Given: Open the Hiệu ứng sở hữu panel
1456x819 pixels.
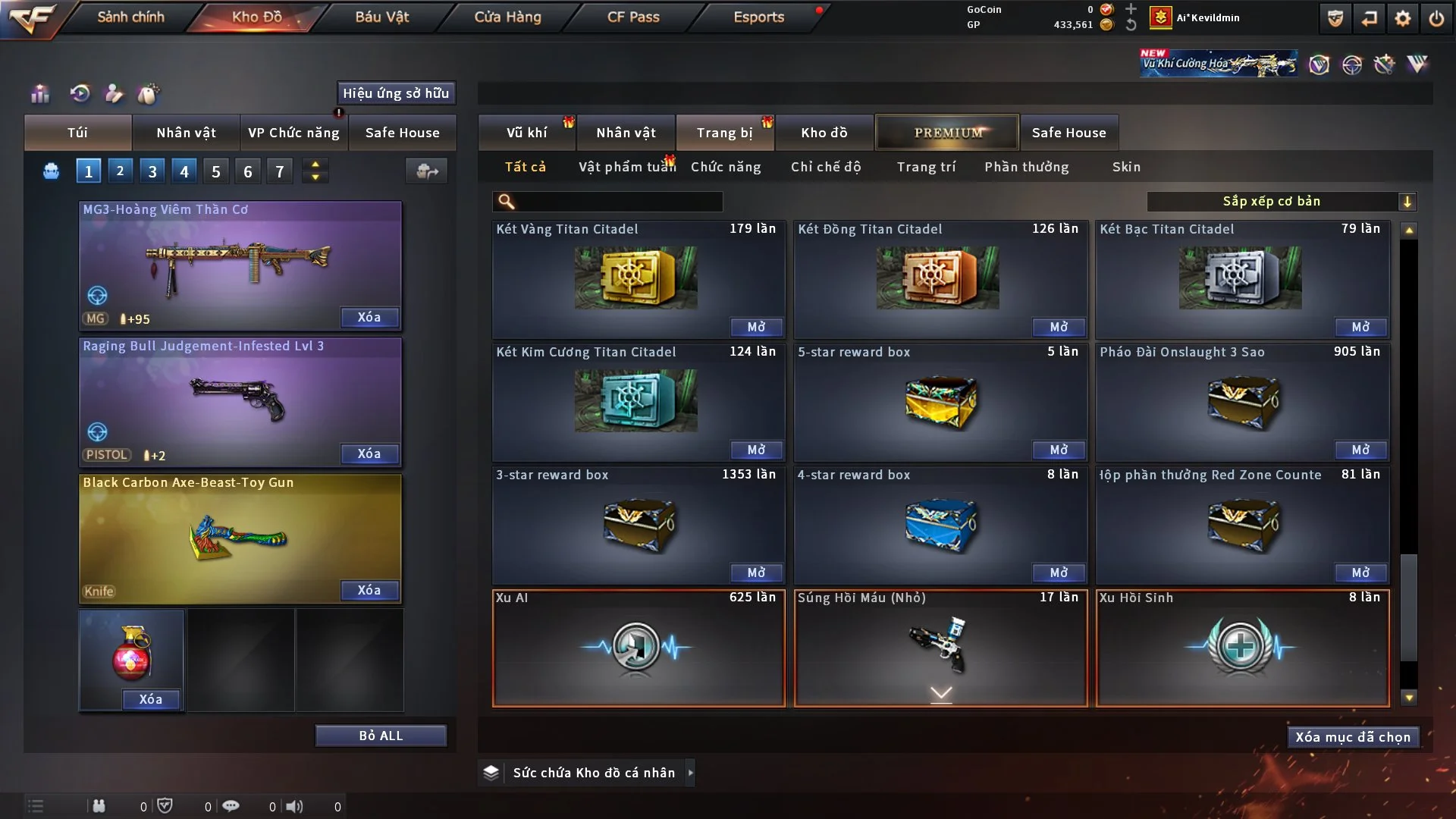Looking at the screenshot, I should tap(395, 93).
